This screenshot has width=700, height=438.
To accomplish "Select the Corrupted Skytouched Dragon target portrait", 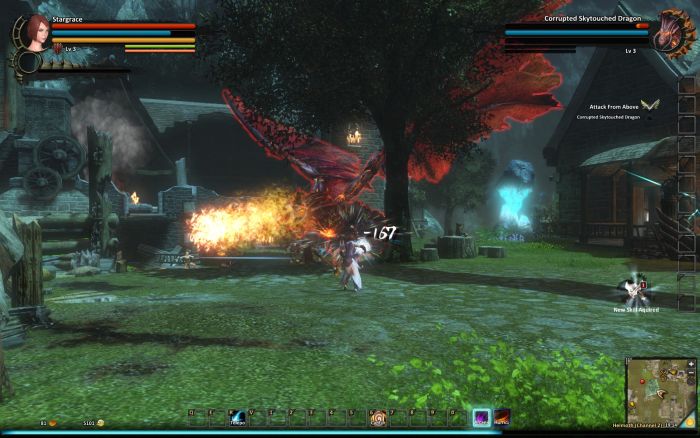I will click(x=668, y=33).
